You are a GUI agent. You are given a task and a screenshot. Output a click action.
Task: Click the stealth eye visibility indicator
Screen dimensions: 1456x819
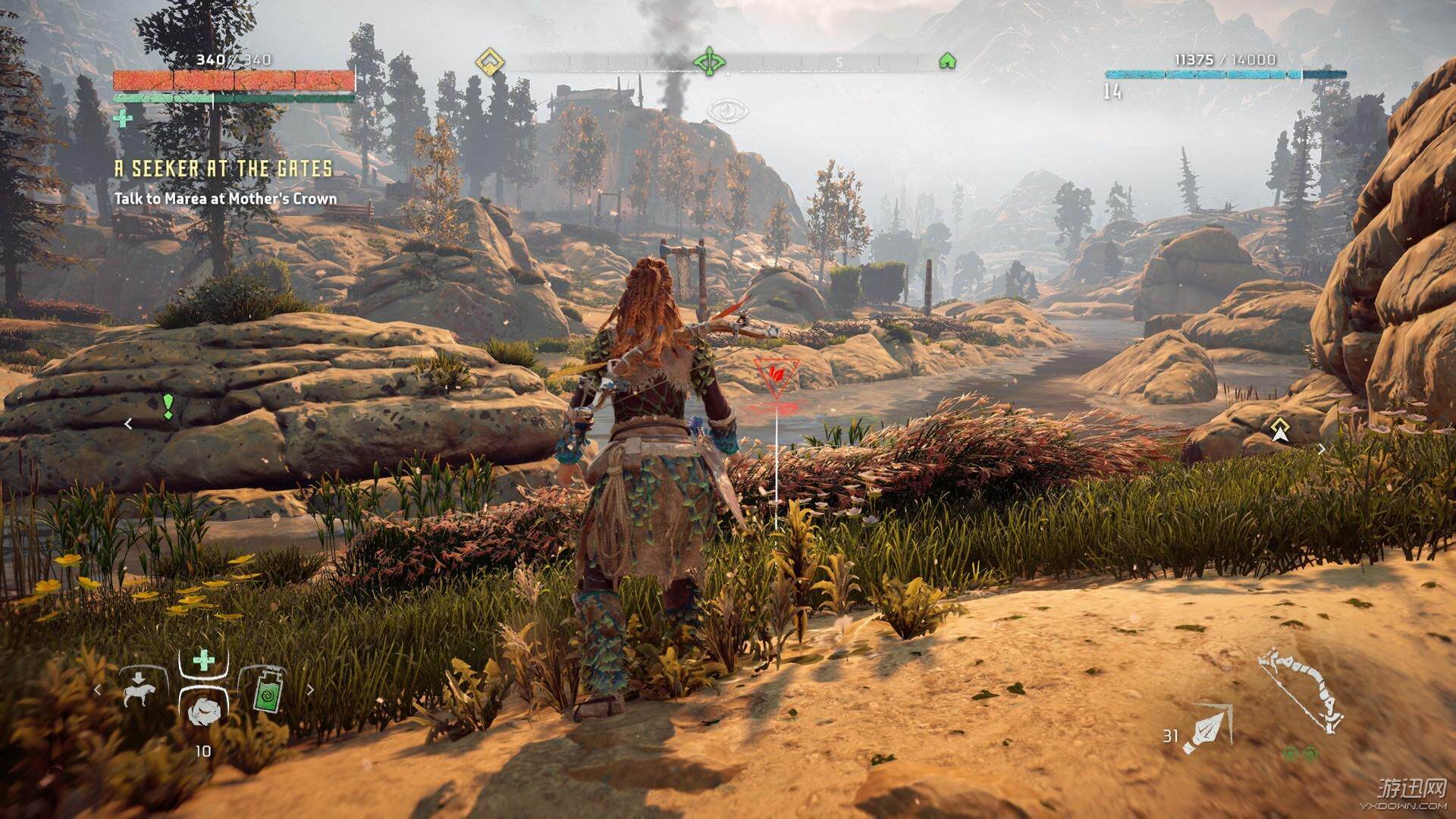coord(727,111)
